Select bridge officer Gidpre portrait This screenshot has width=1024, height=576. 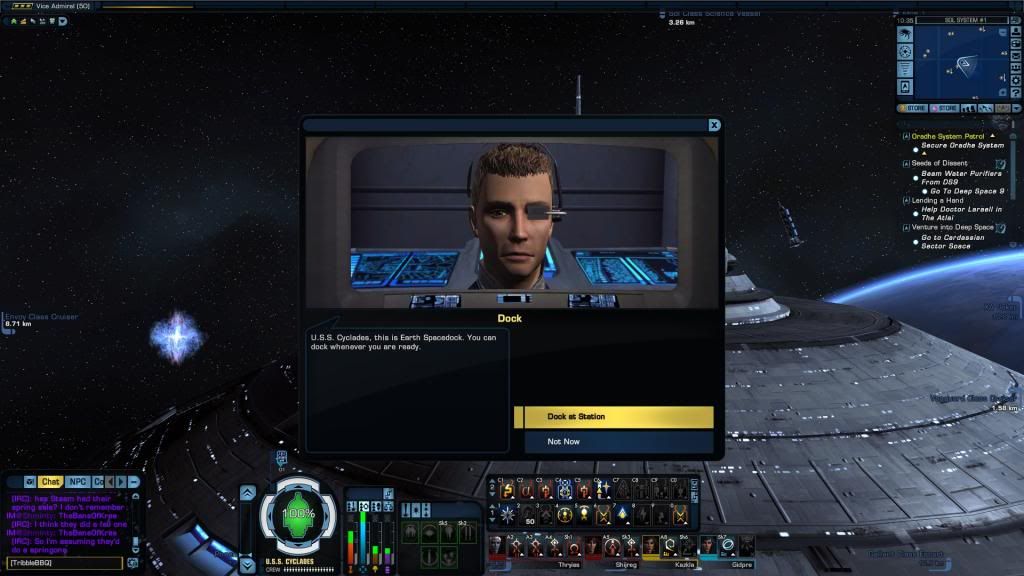coord(708,545)
